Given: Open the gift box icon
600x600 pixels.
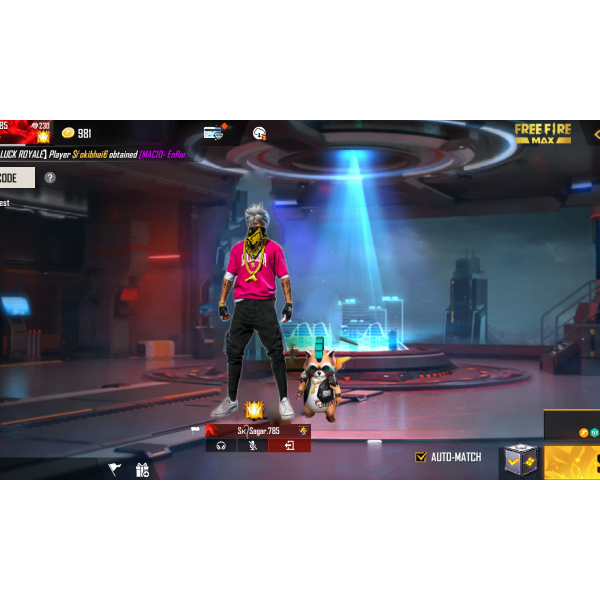Looking at the screenshot, I should (x=142, y=469).
